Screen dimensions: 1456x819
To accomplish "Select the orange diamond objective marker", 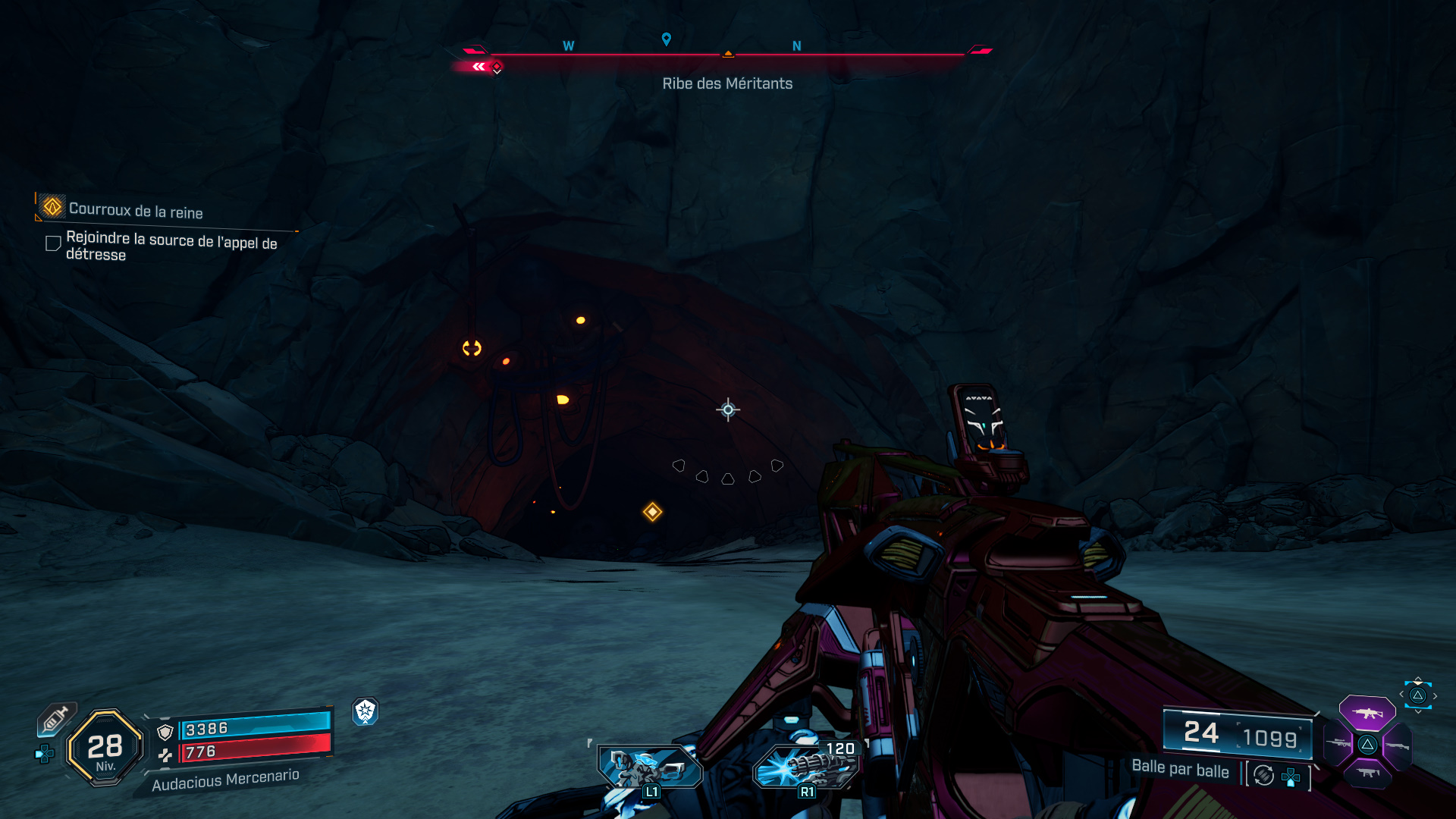I will click(x=652, y=512).
